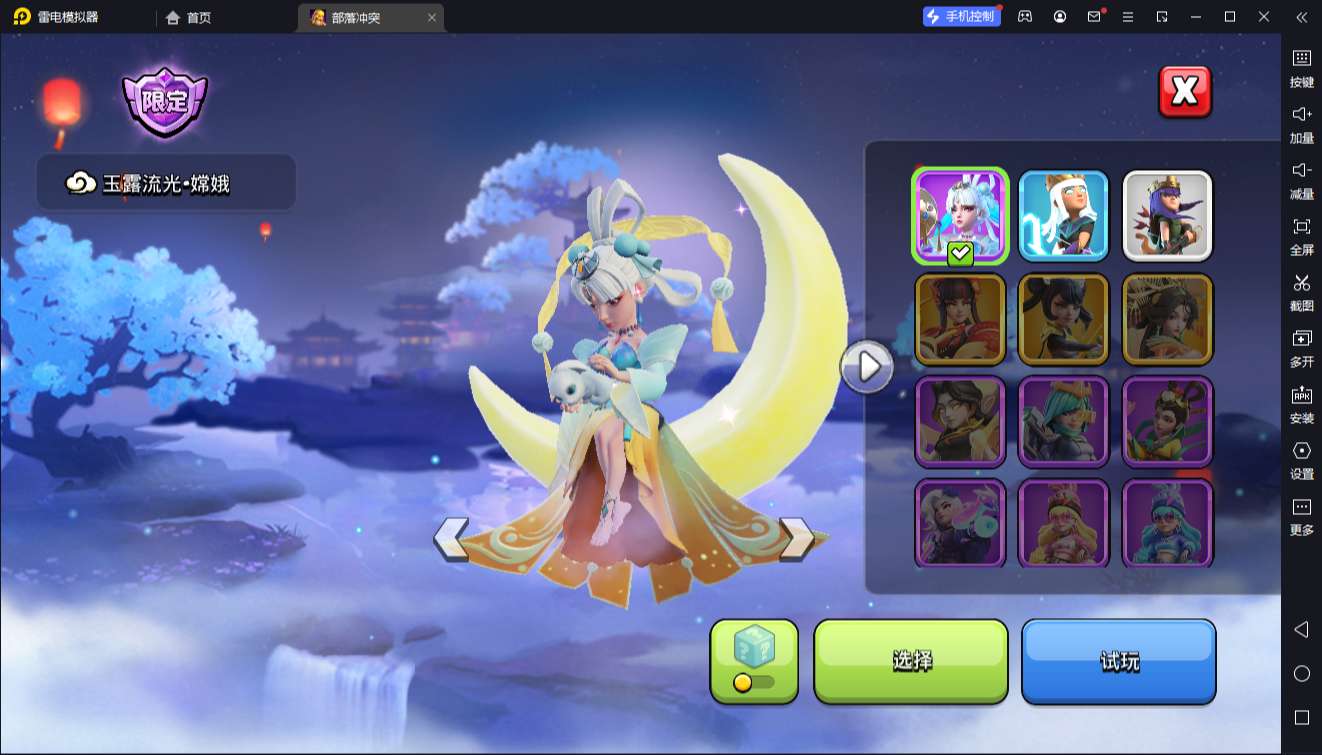Pick the purple-framed short dark-haired skin
The image size is (1322, 755).
point(960,421)
